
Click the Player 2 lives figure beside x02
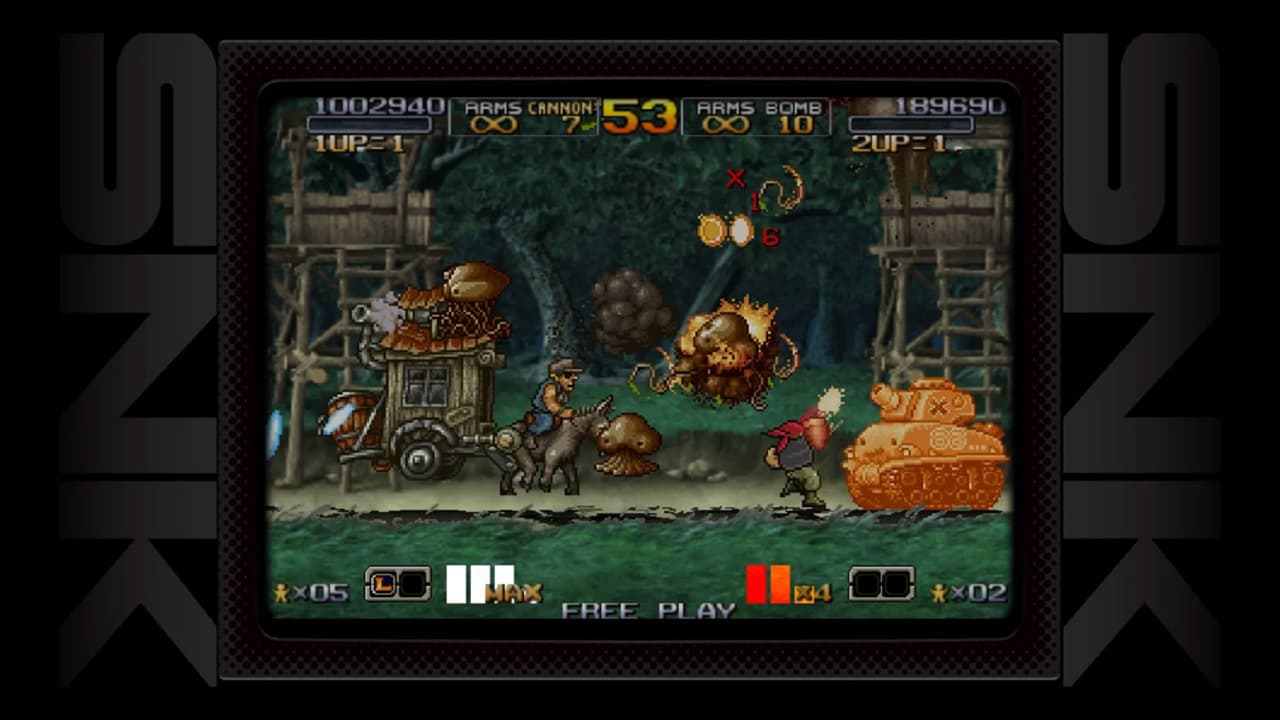pos(936,592)
